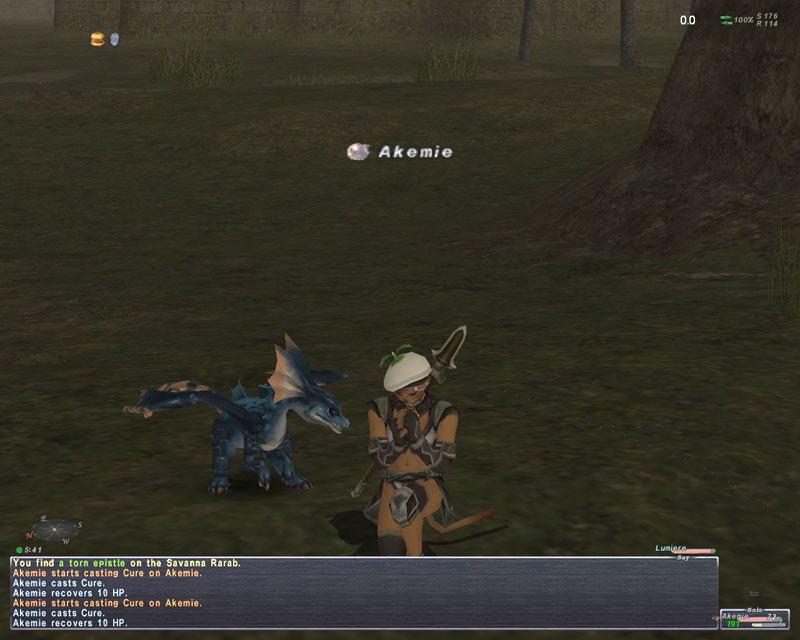Click the Say chat mode label
This screenshot has width=800, height=640.
(683, 558)
